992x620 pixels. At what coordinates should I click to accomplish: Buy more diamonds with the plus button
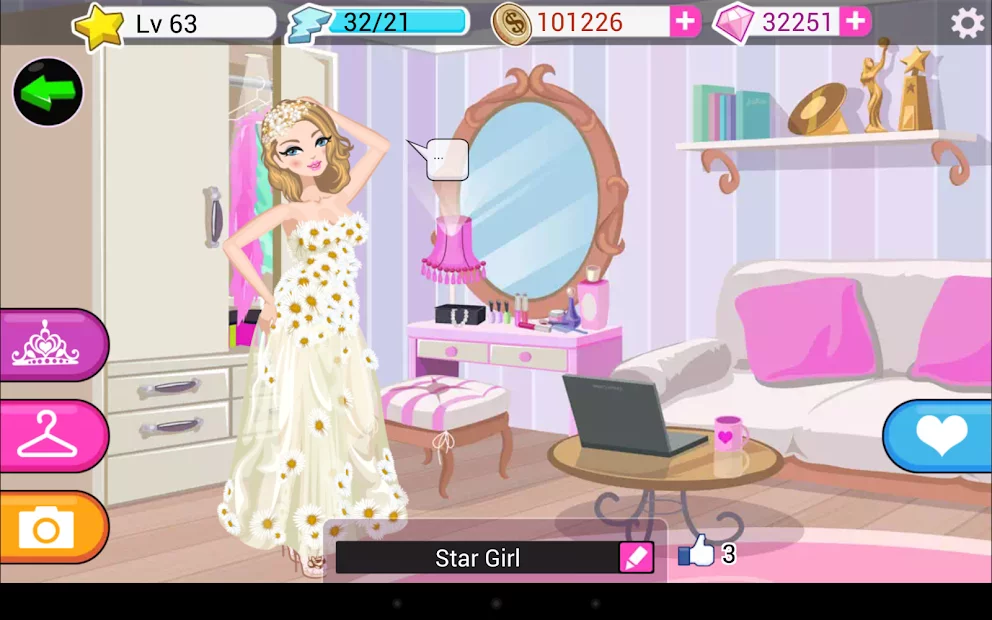point(855,22)
